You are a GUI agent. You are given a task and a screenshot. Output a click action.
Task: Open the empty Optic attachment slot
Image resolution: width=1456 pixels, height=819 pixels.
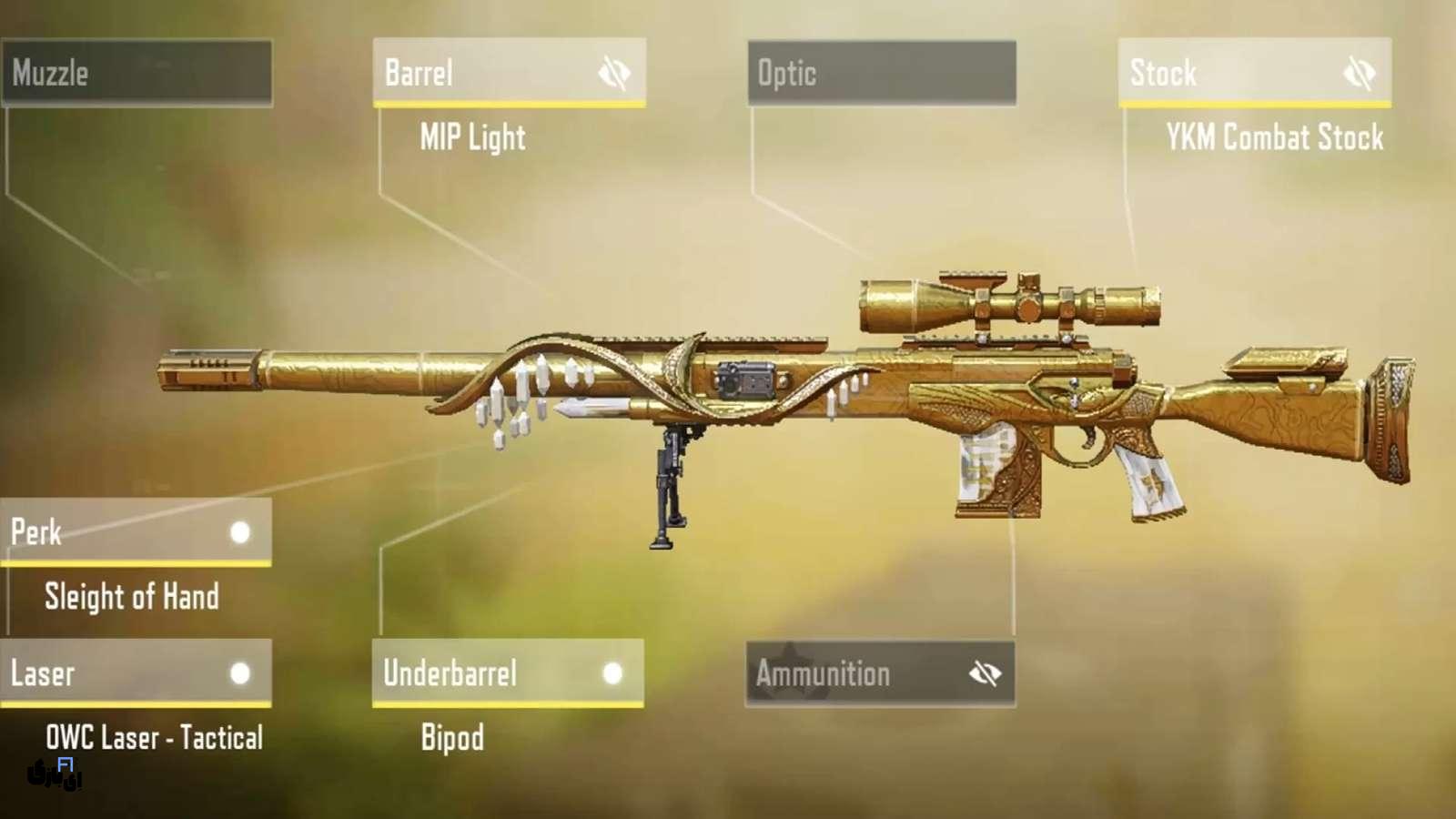coord(881,73)
